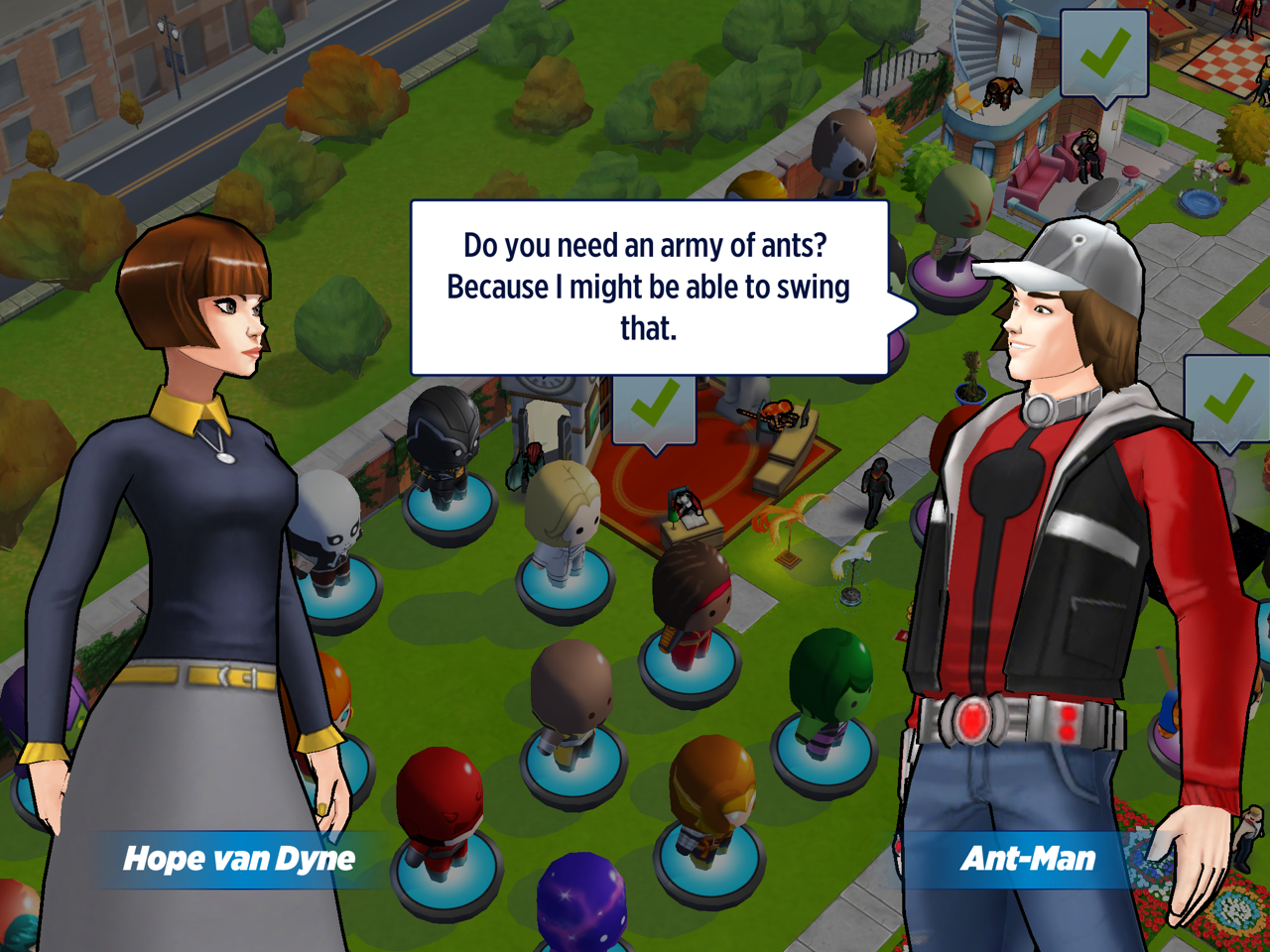Screen dimensions: 1270x952
Task: Claim the checkmark bubble beside Ant-Man's shoulder
Action: click(1228, 401)
